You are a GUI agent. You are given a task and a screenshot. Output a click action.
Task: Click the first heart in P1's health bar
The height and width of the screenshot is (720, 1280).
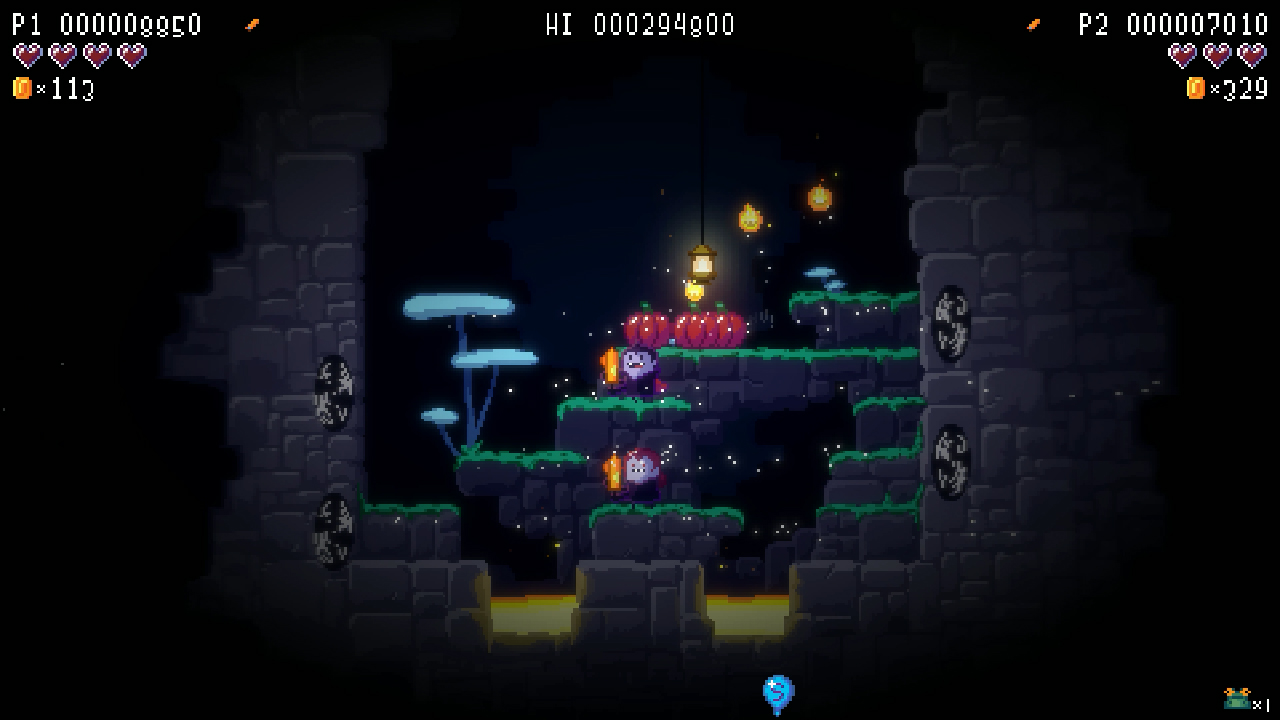[27, 57]
